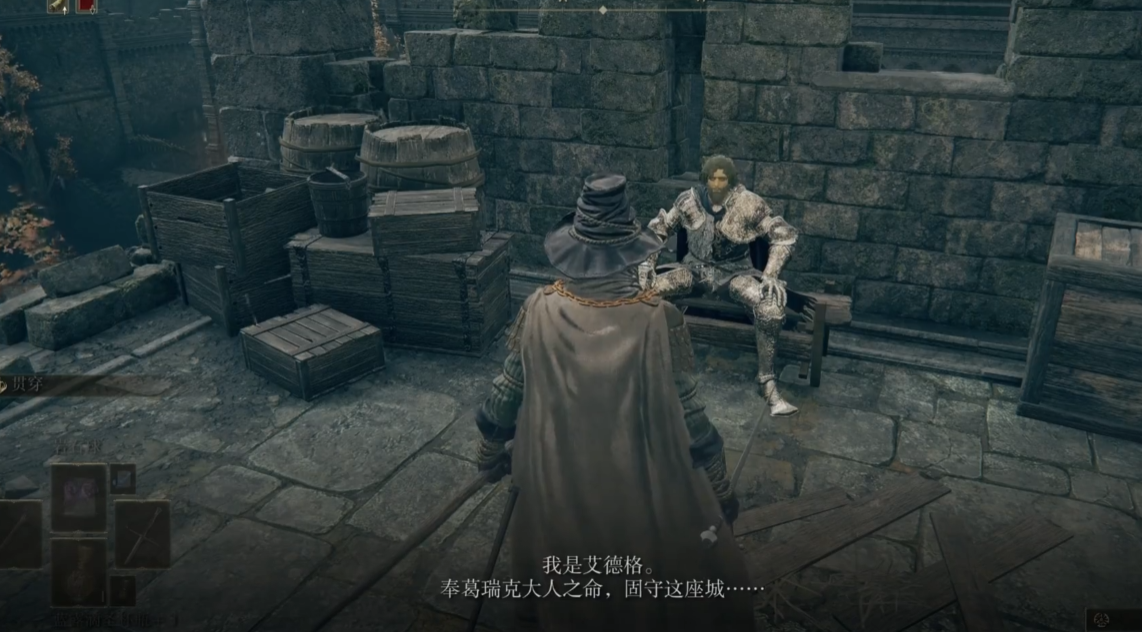Select the memorized spell slot
1142x632 pixels.
[x=79, y=497]
